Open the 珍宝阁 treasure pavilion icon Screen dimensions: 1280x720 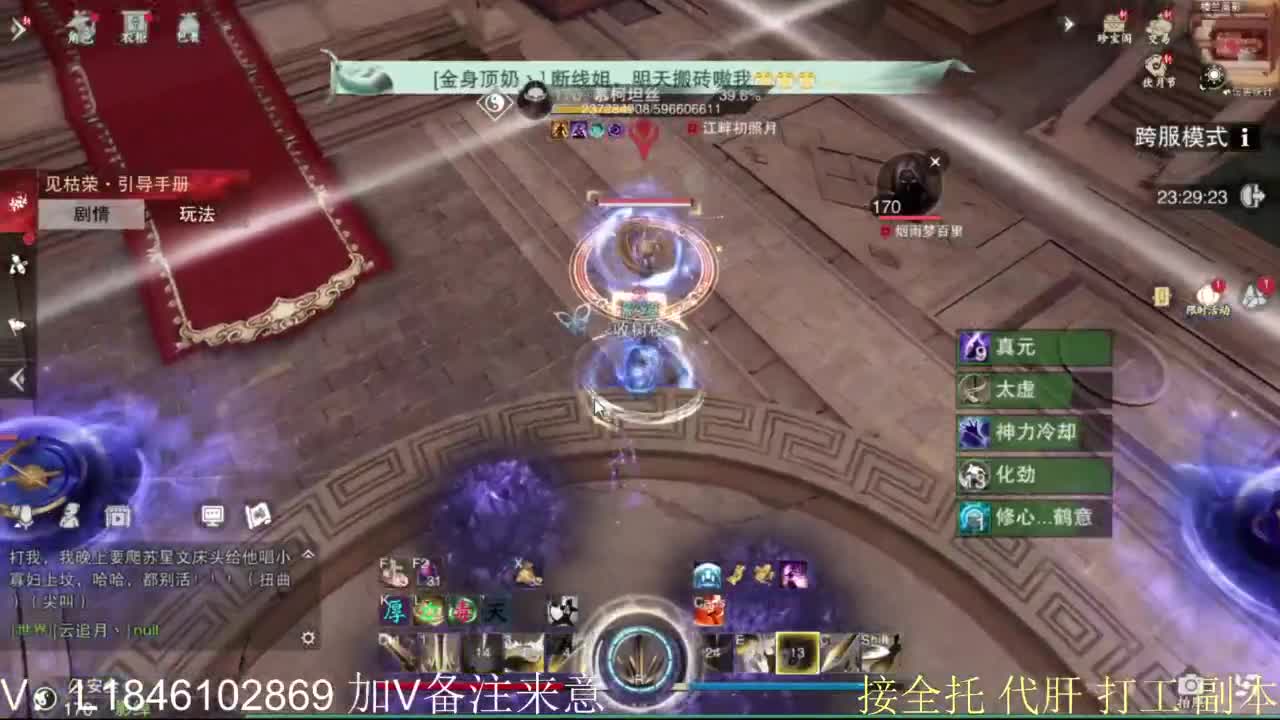click(x=1113, y=25)
